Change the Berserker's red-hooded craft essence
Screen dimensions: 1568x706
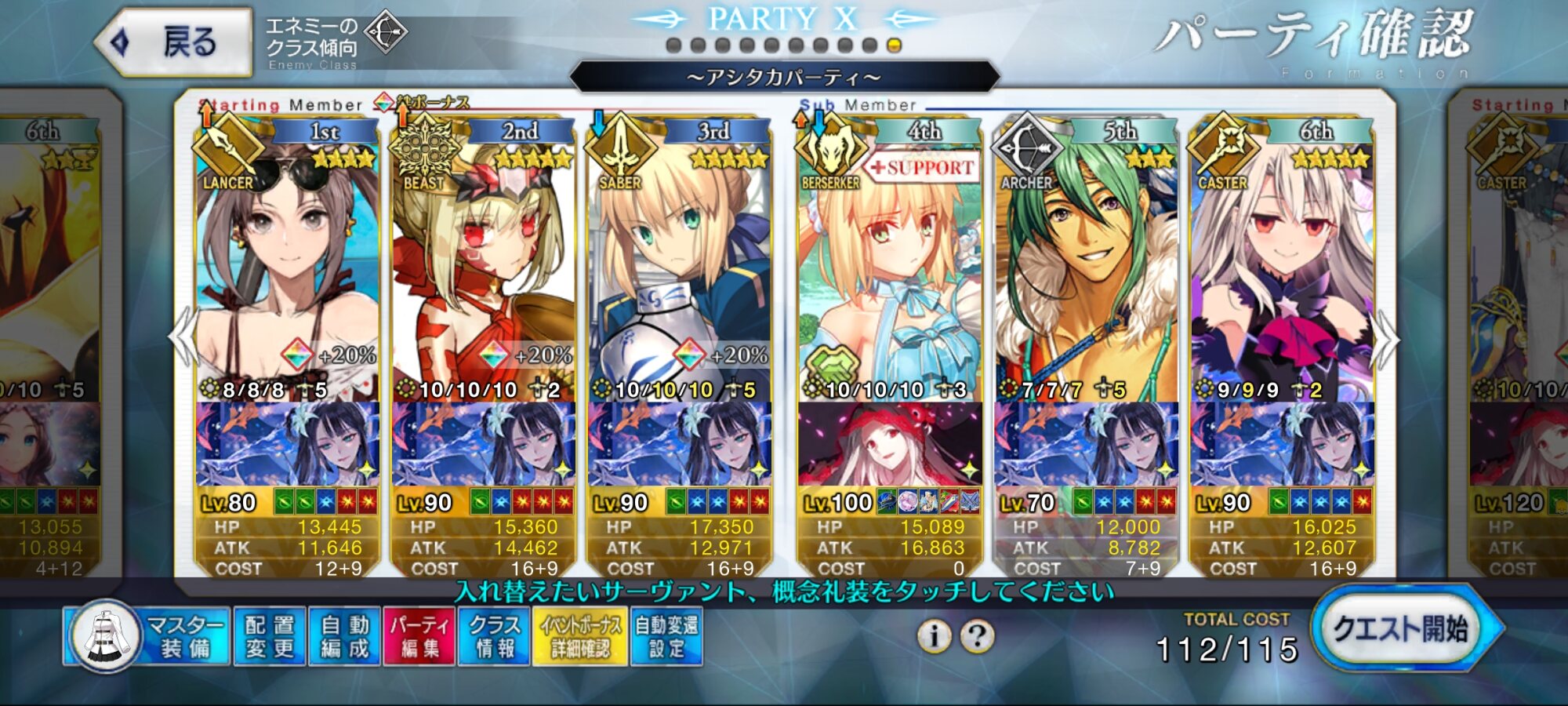[x=889, y=444]
